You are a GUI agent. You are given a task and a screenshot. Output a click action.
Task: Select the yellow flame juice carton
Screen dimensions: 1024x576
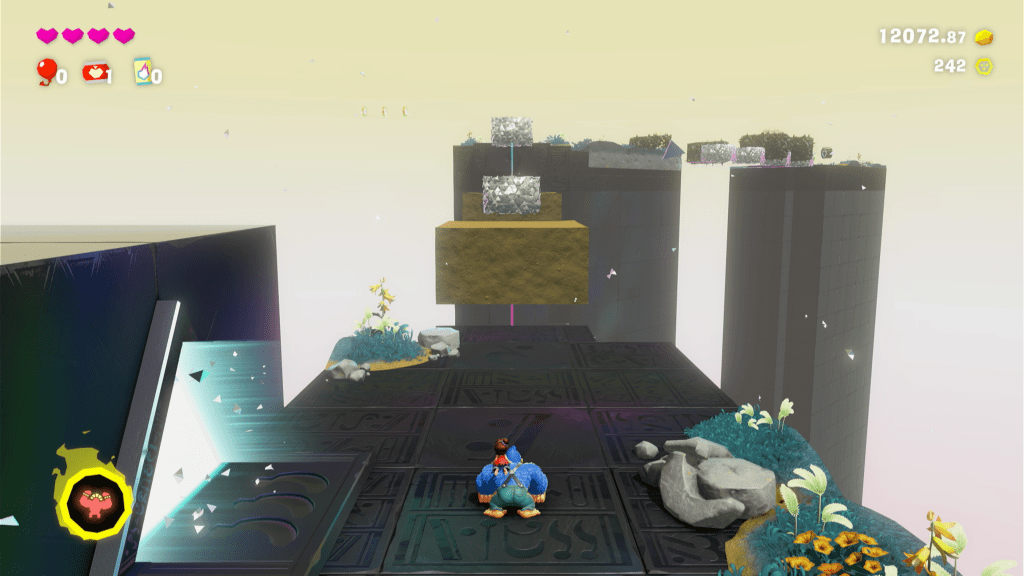[x=143, y=71]
